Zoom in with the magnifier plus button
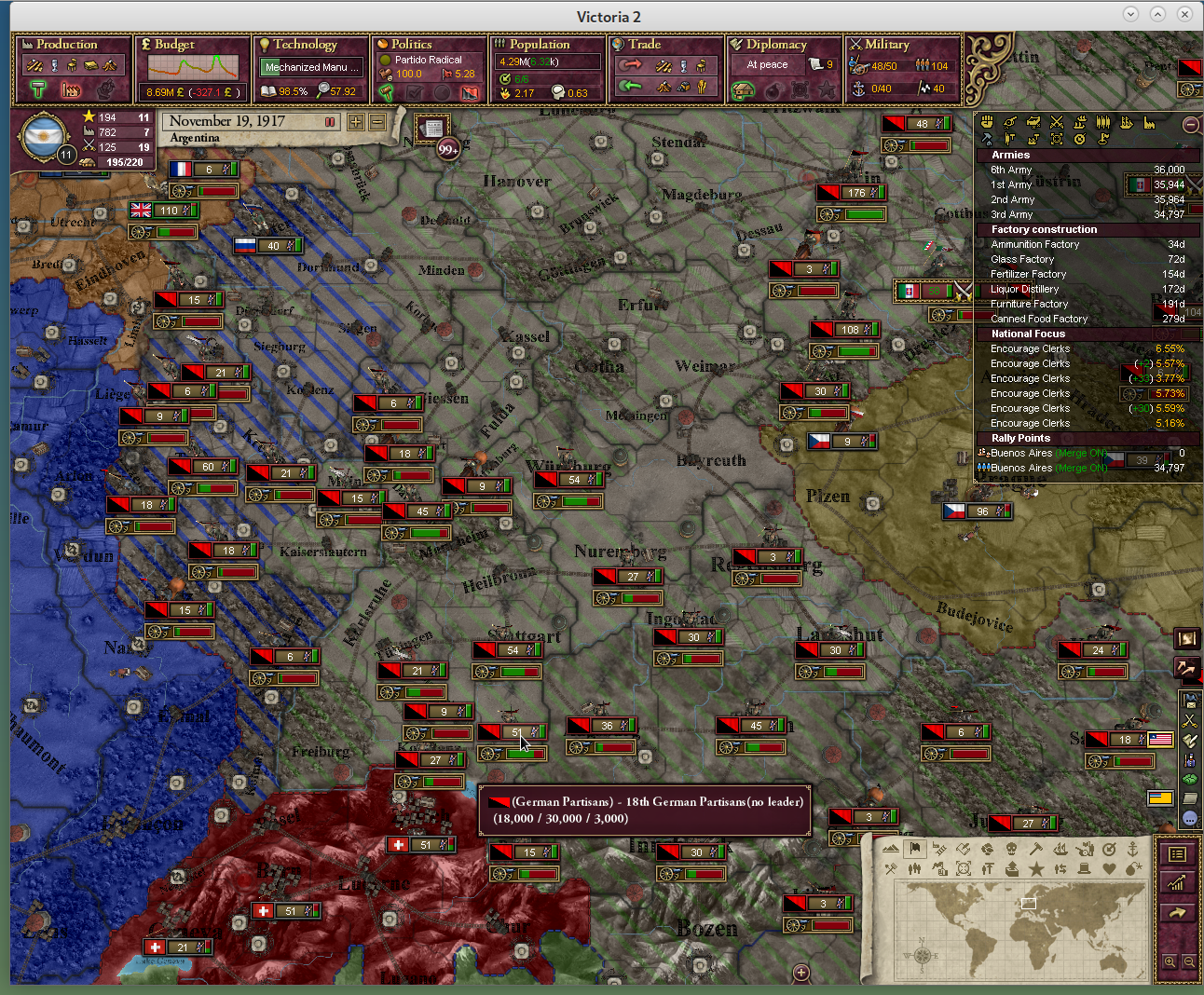1204x995 pixels. 1170,961
